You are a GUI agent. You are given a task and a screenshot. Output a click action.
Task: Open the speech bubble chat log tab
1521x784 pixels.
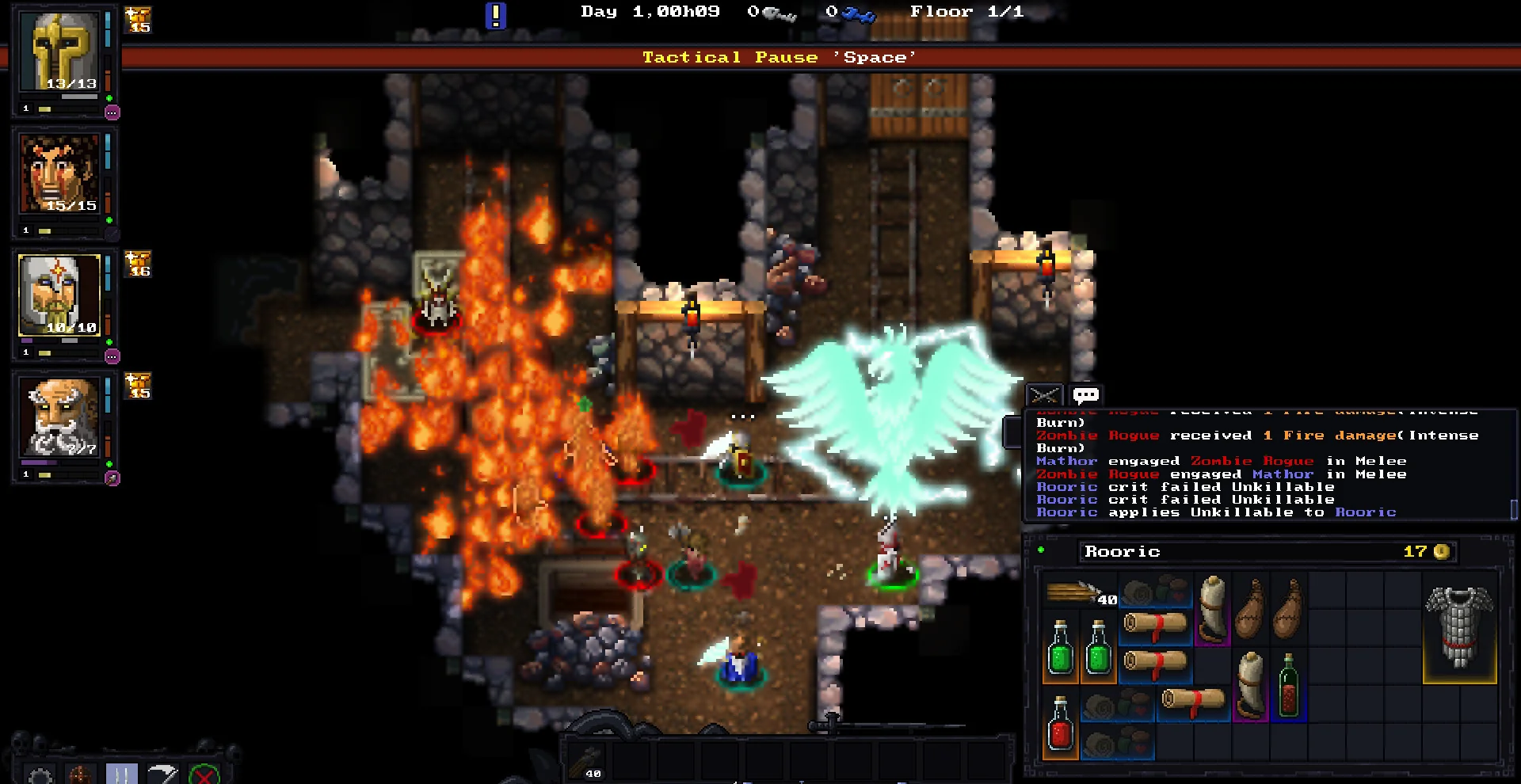[x=1085, y=394]
